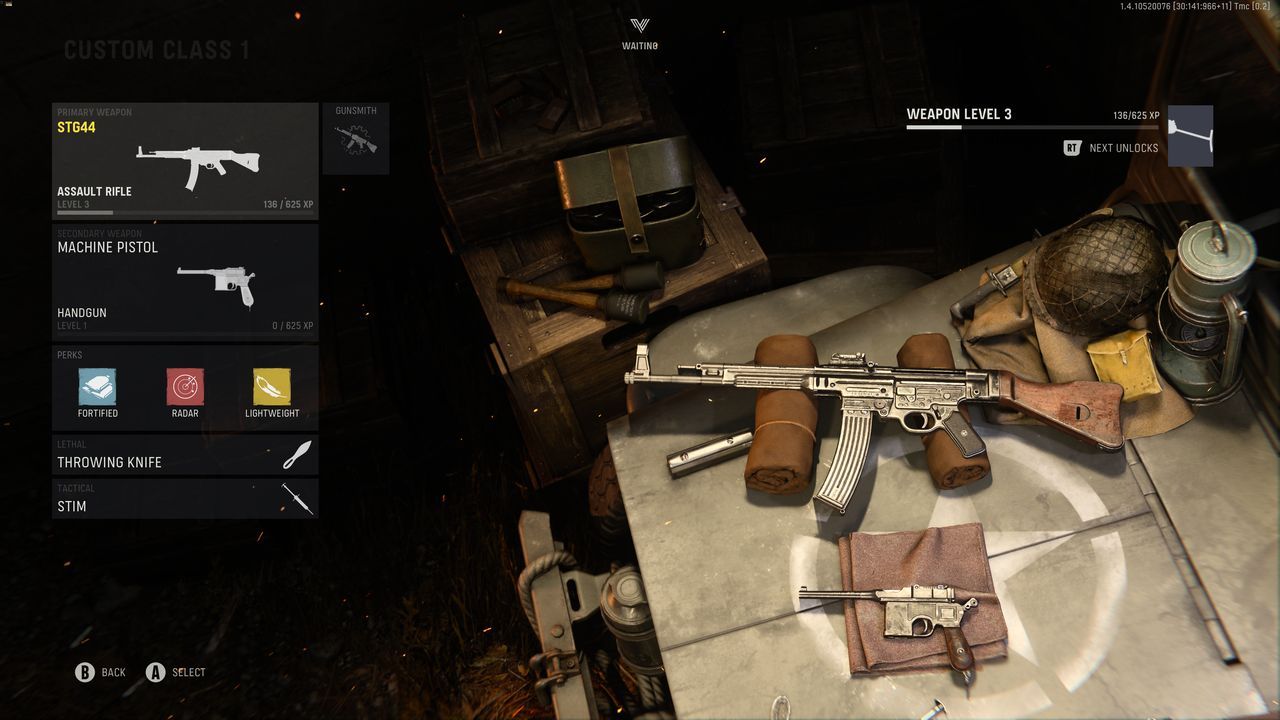The height and width of the screenshot is (720, 1280).
Task: Open the Throwing Knife lethal slot
Action: (185, 455)
